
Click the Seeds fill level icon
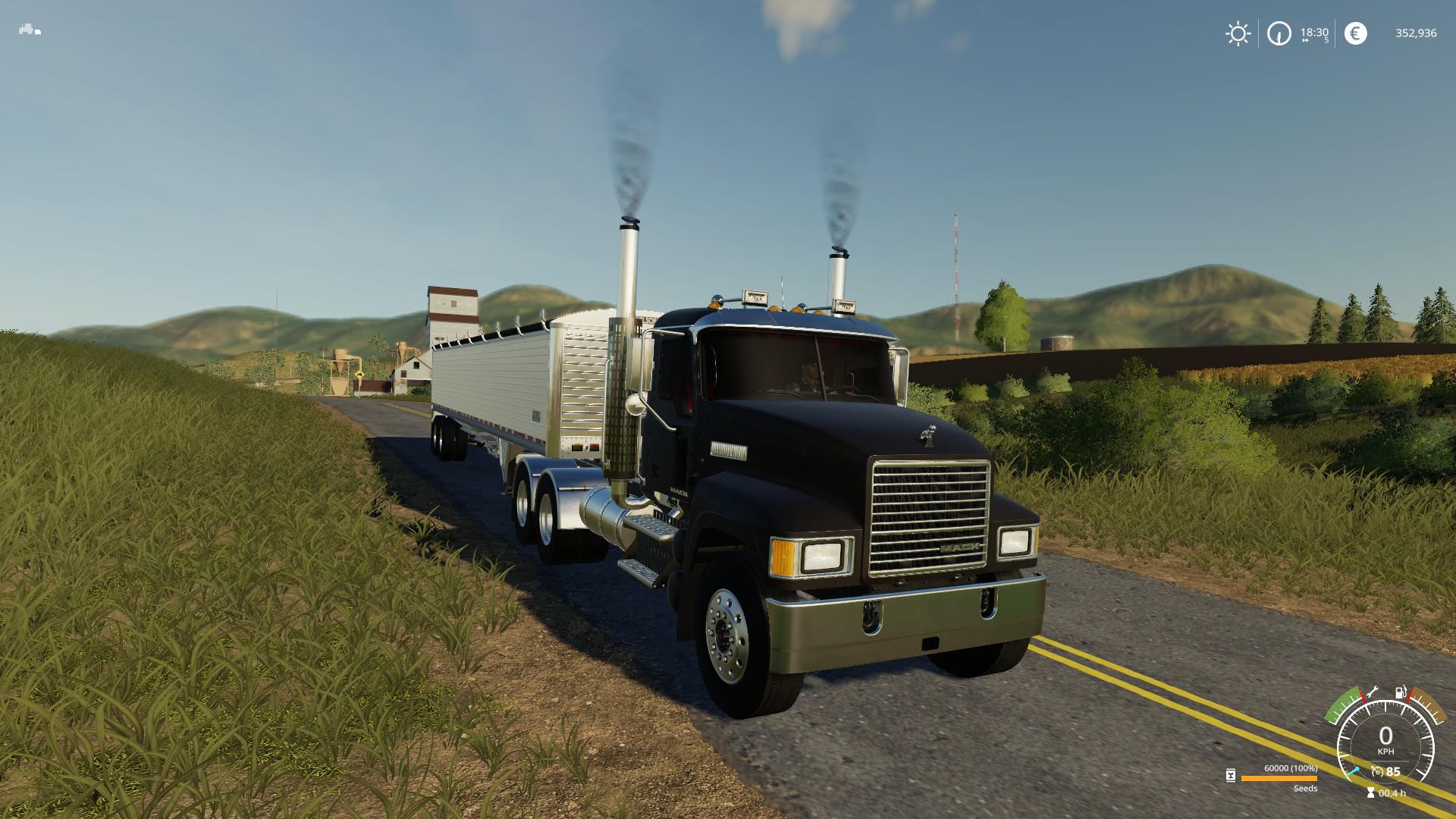(1231, 775)
